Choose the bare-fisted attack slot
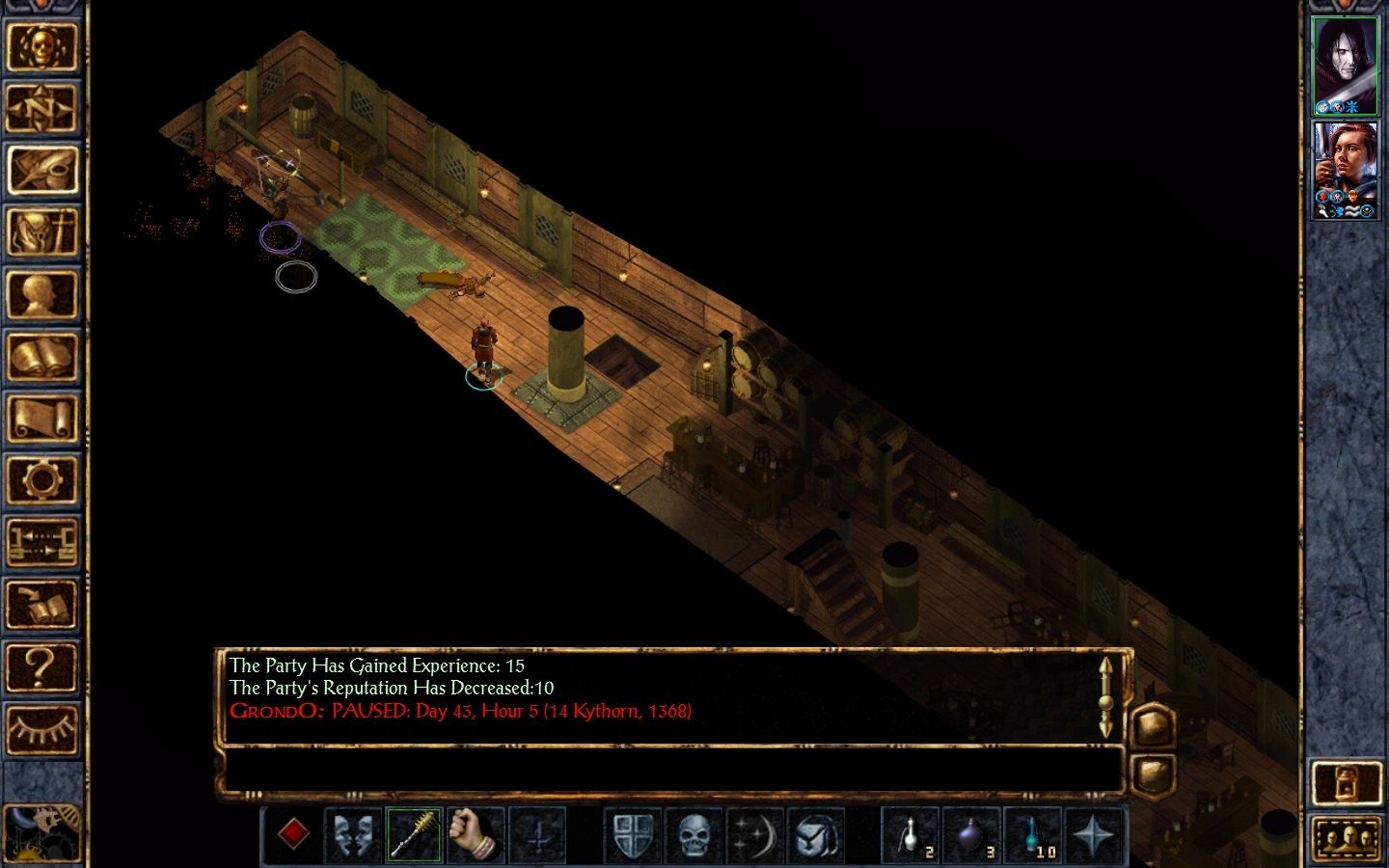 [x=472, y=835]
